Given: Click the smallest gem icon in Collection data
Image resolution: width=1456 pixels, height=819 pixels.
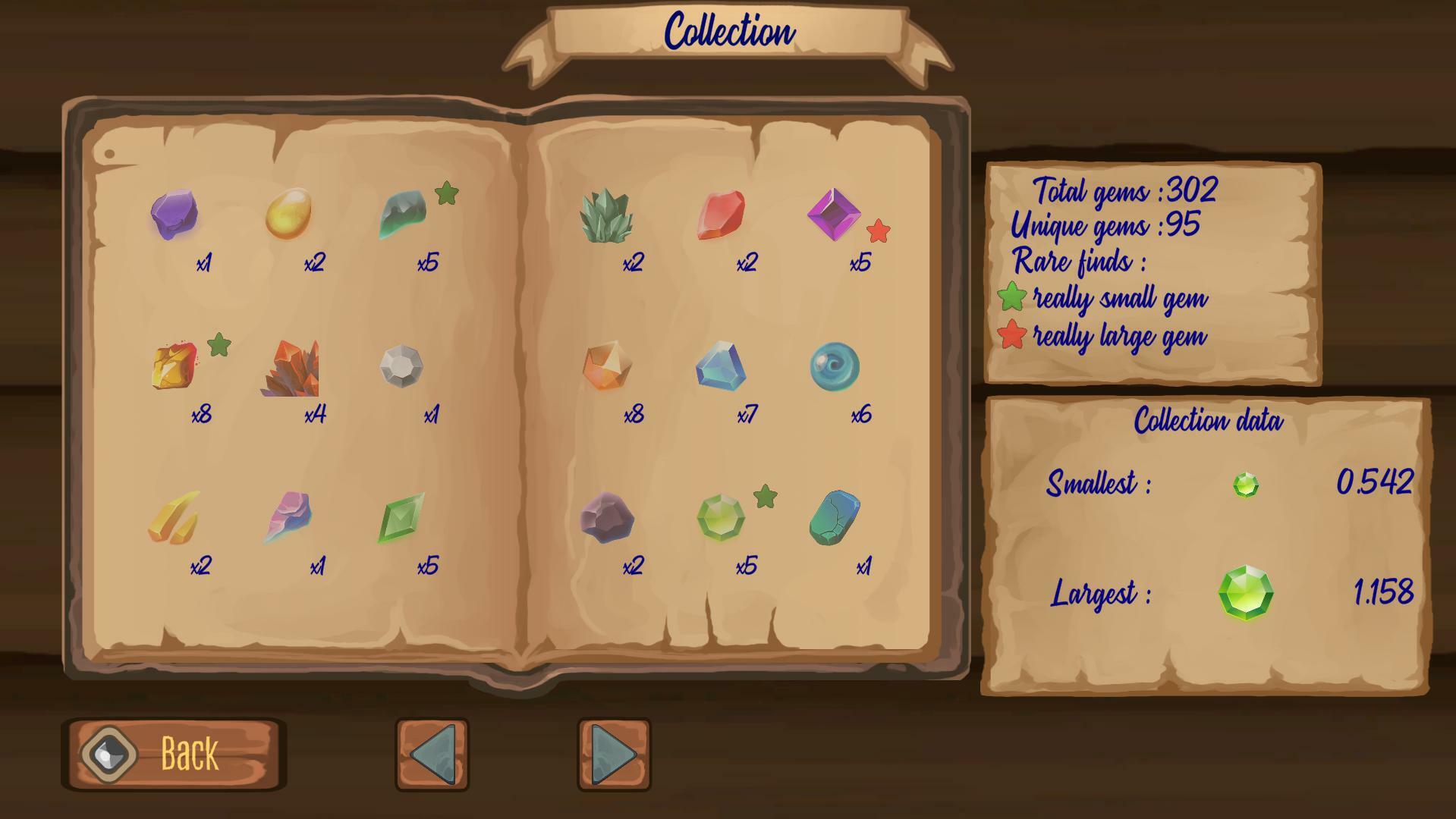Looking at the screenshot, I should (1245, 482).
